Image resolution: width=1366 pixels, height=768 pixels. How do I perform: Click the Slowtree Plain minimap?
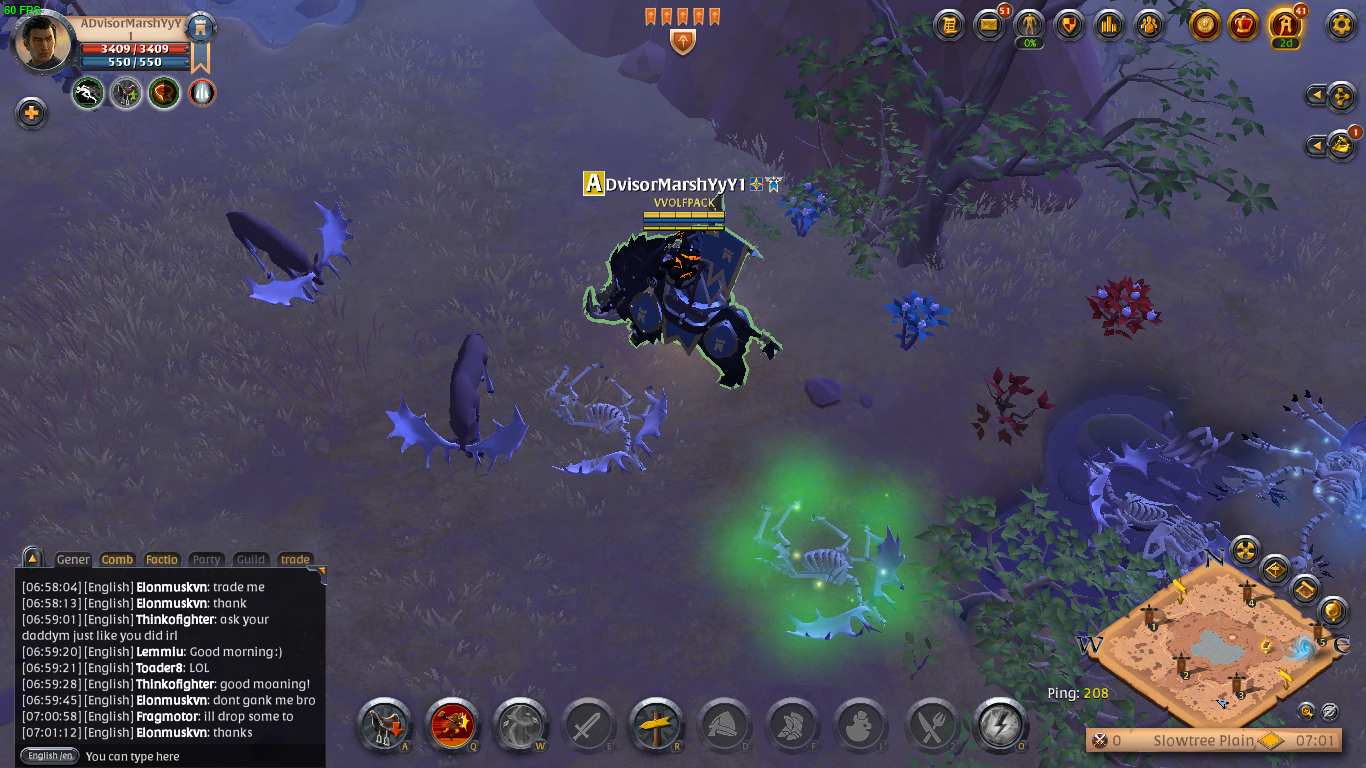(1215, 650)
